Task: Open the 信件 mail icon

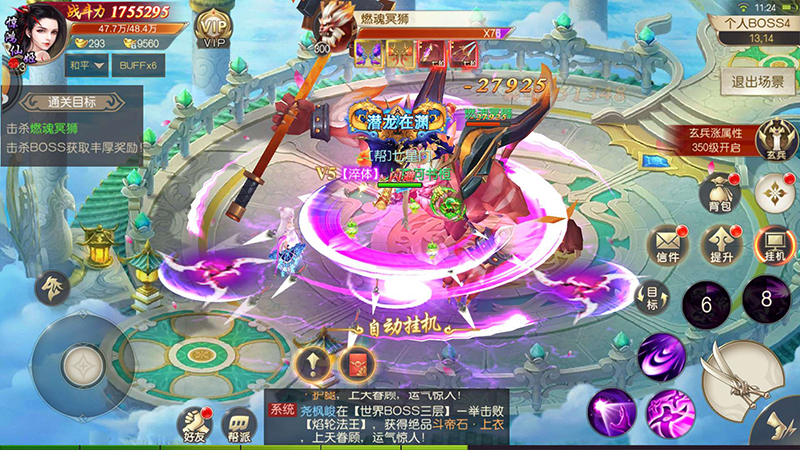Action: (x=668, y=244)
